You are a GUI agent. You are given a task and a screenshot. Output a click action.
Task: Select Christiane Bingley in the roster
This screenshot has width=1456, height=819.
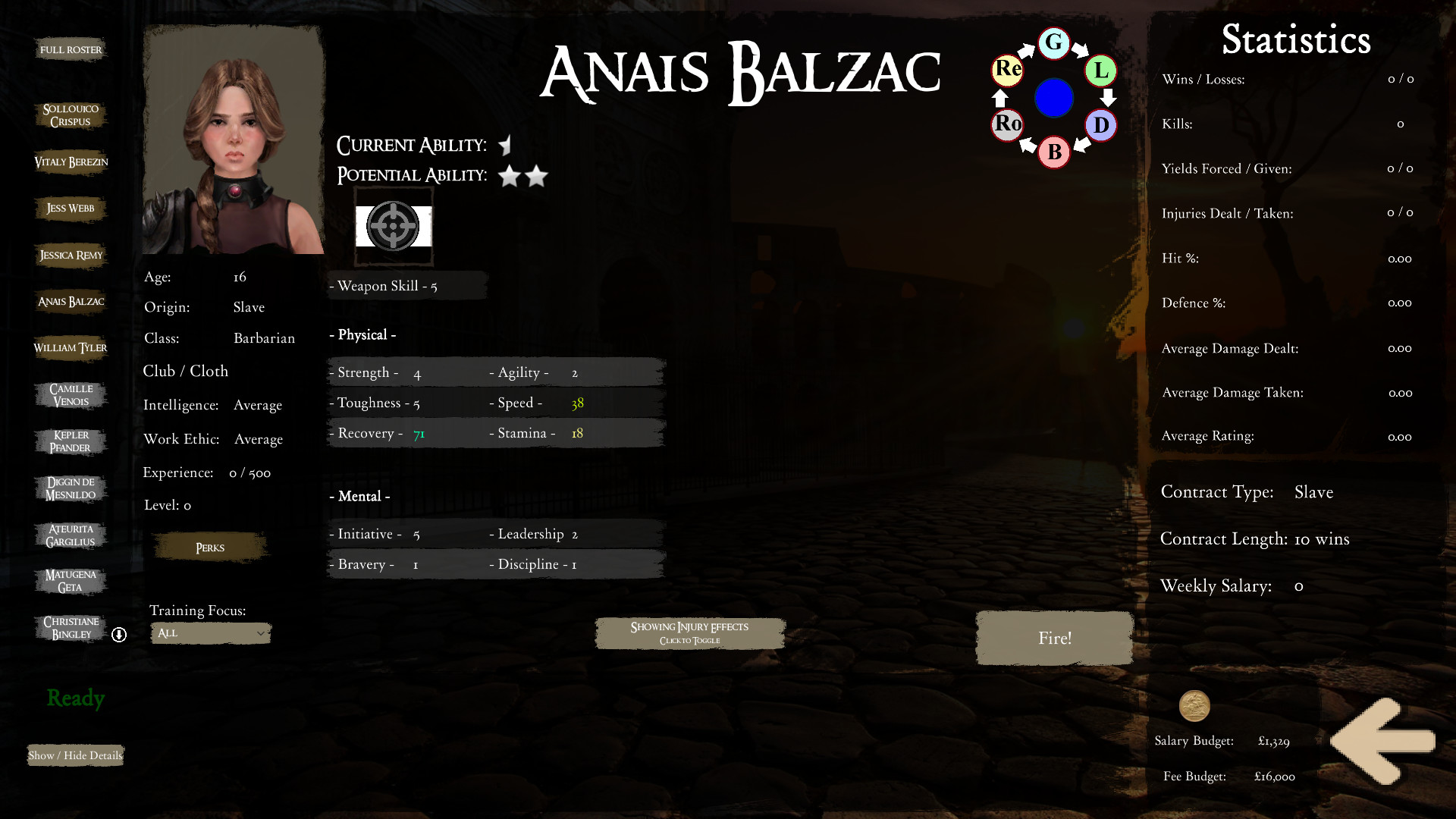point(71,627)
